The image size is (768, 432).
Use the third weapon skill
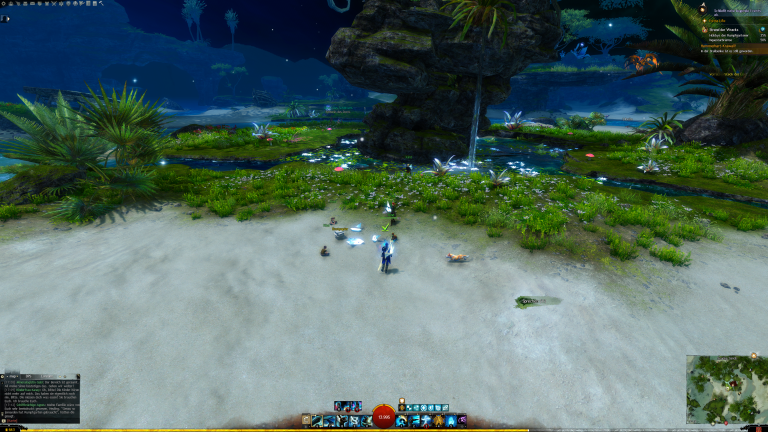tap(342, 421)
